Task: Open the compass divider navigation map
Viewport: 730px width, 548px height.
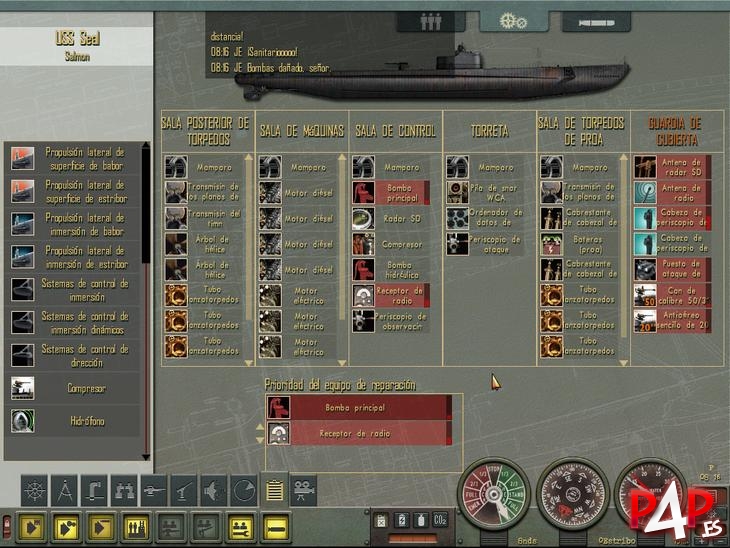Action: click(64, 490)
